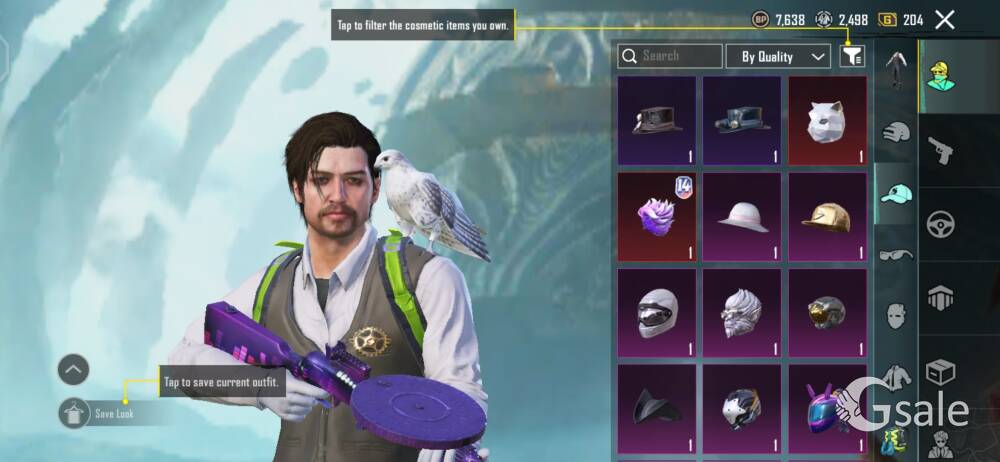Switch to the headgear cap category tab
Image resolution: width=1000 pixels, height=462 pixels.
[896, 193]
